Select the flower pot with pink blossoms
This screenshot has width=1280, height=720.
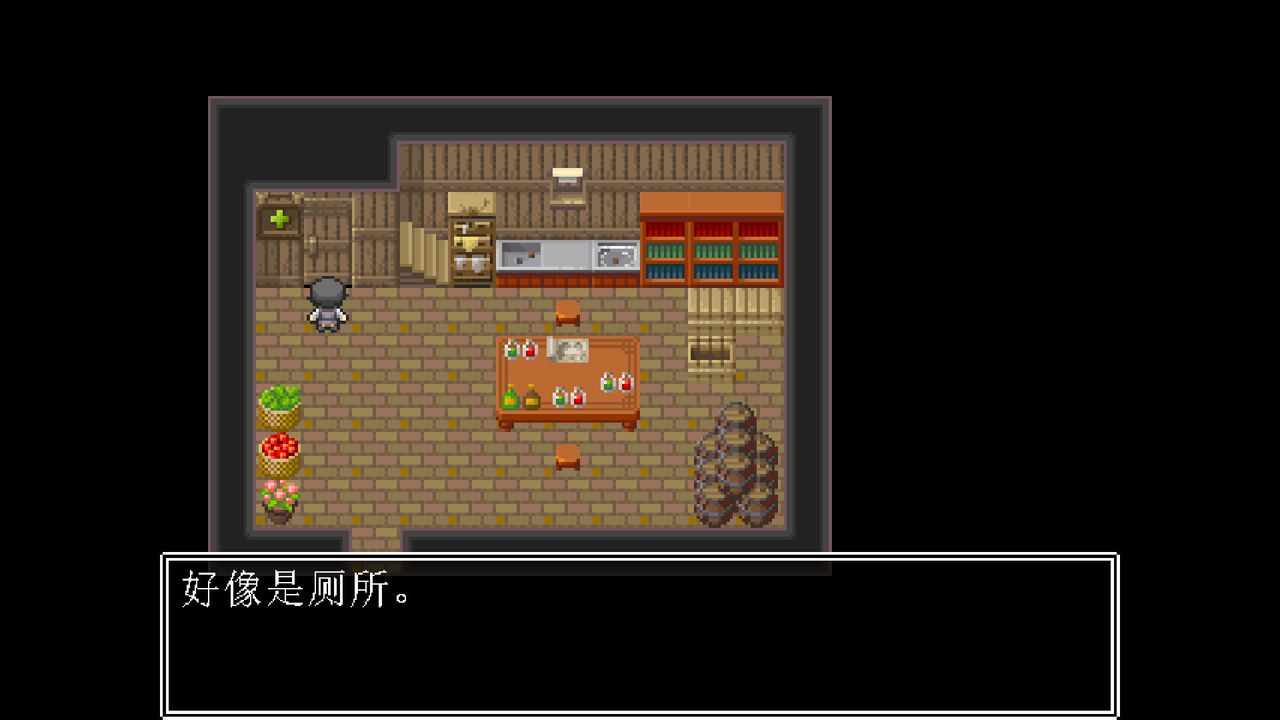280,496
